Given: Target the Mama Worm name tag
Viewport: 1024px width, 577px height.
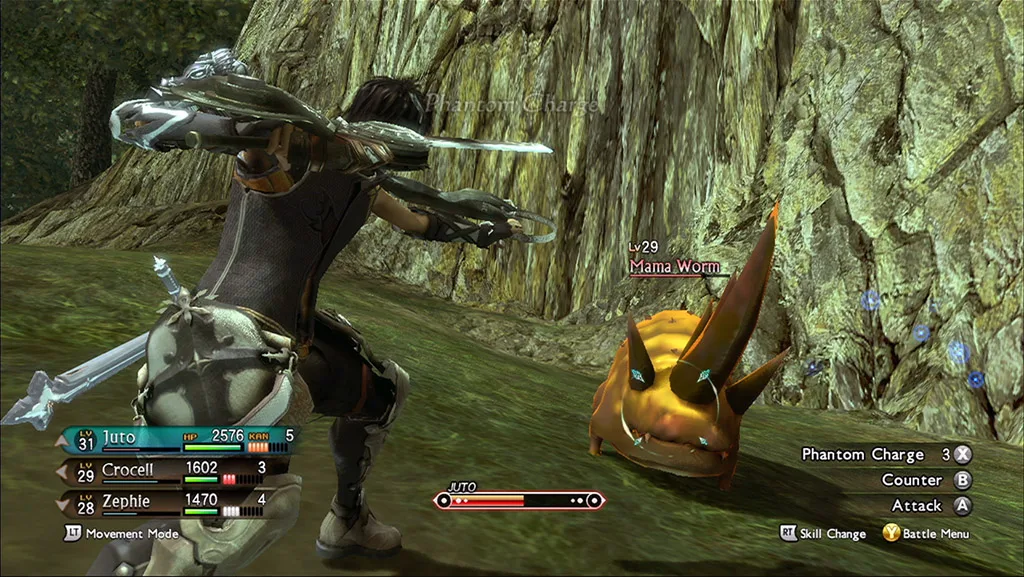Looking at the screenshot, I should (672, 266).
